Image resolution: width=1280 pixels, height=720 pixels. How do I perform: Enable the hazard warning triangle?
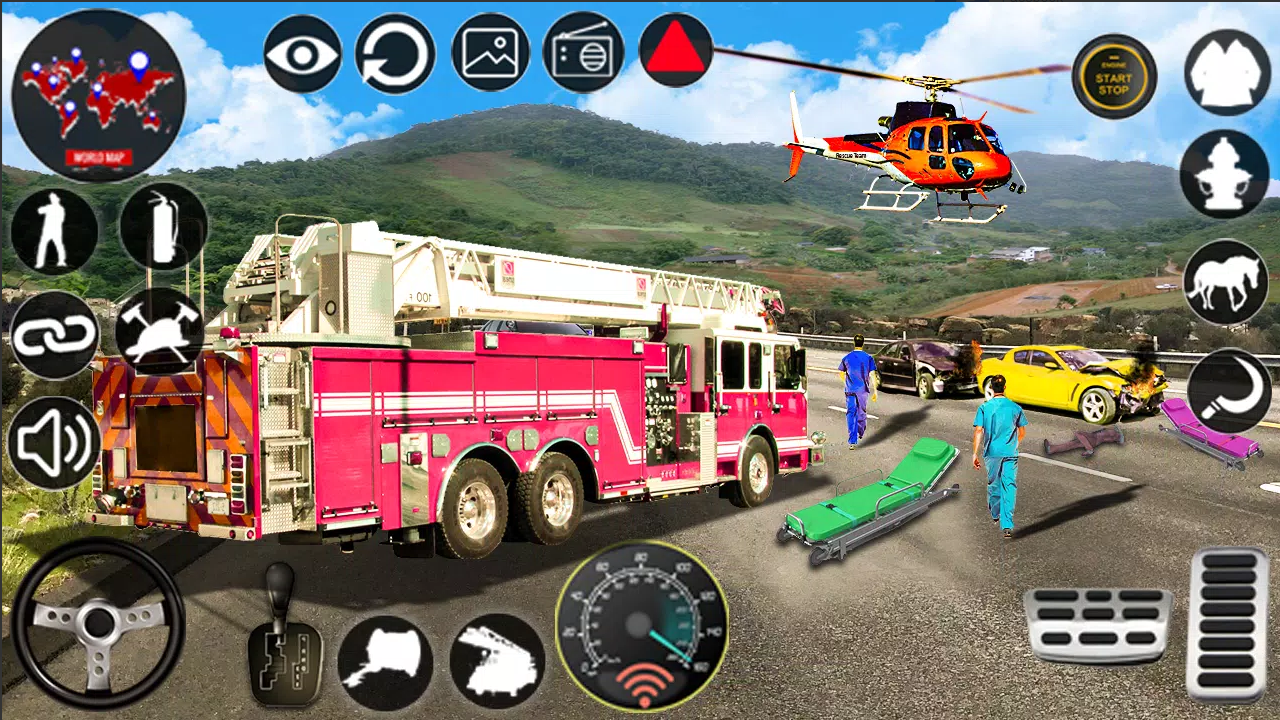point(676,52)
